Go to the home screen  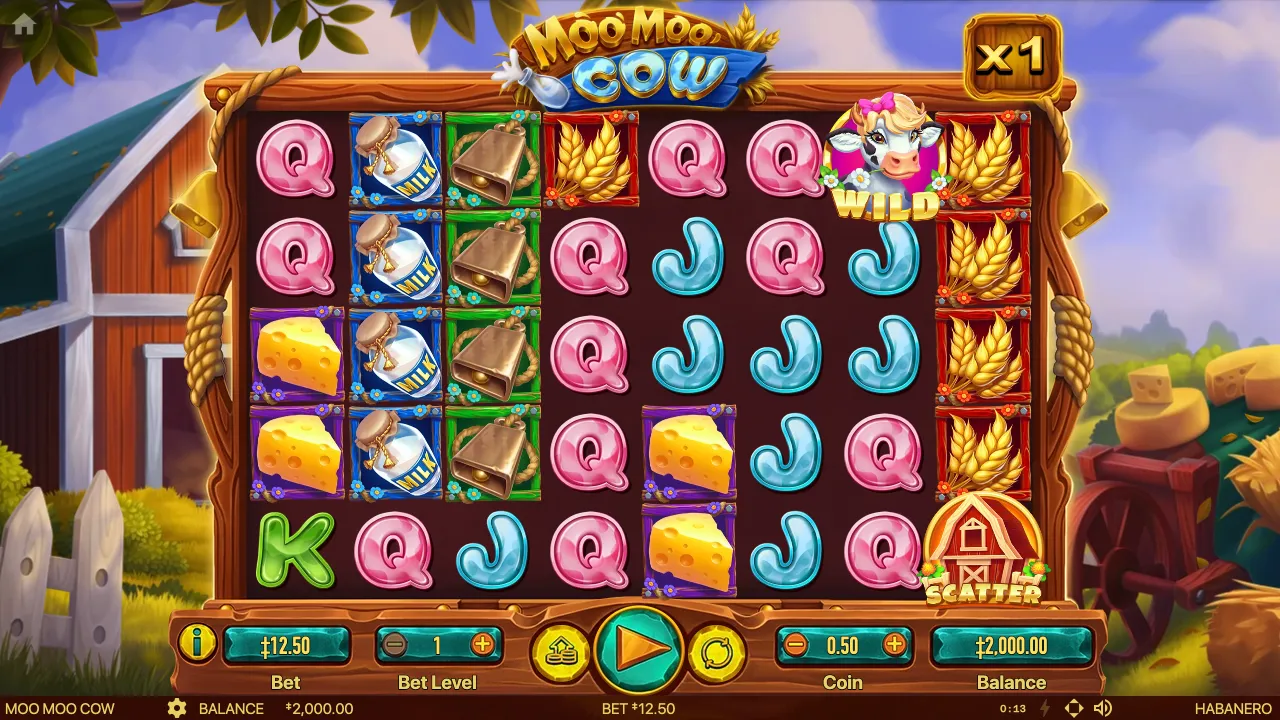point(24,26)
